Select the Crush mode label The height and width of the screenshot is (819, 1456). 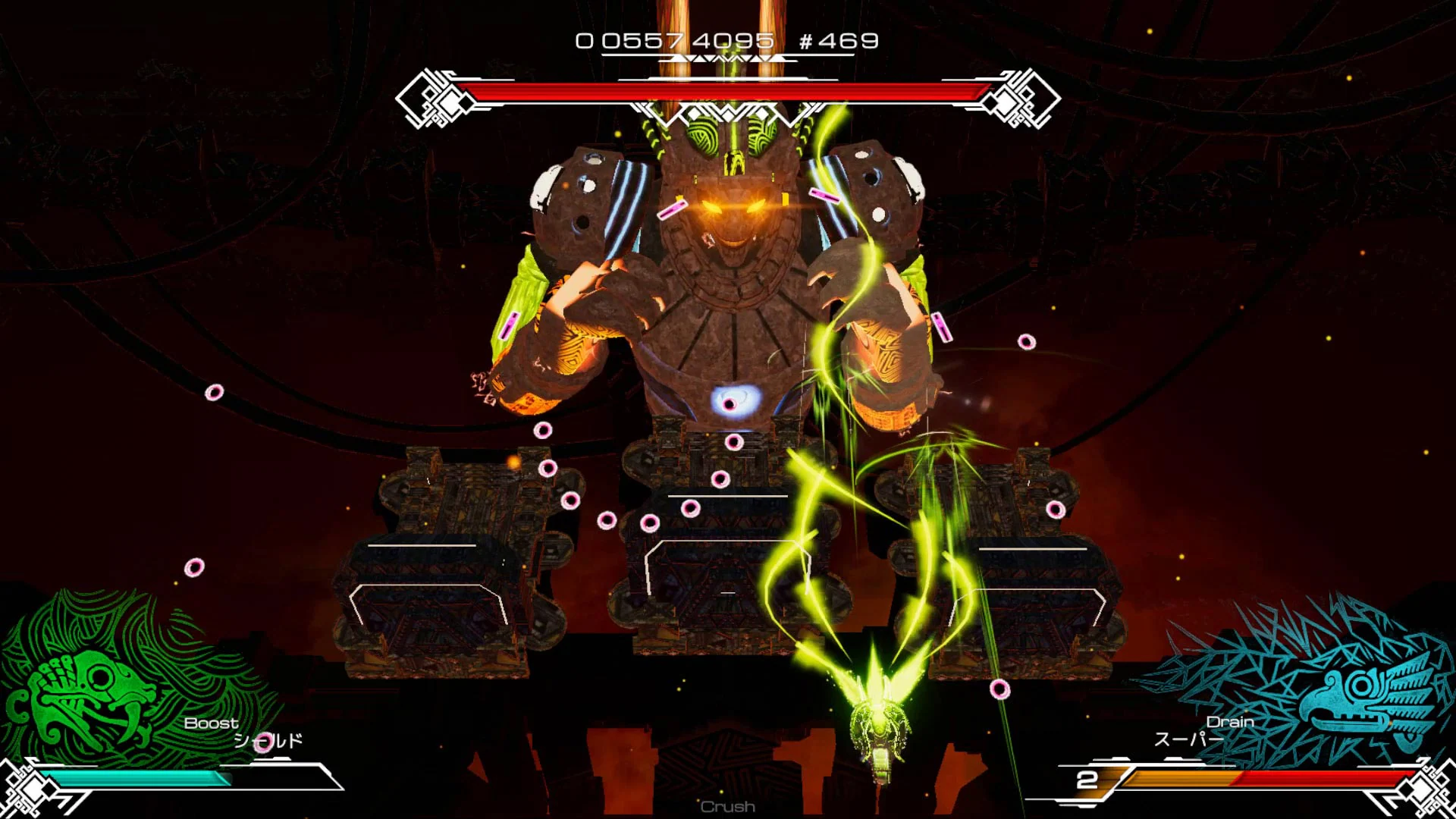(x=726, y=807)
